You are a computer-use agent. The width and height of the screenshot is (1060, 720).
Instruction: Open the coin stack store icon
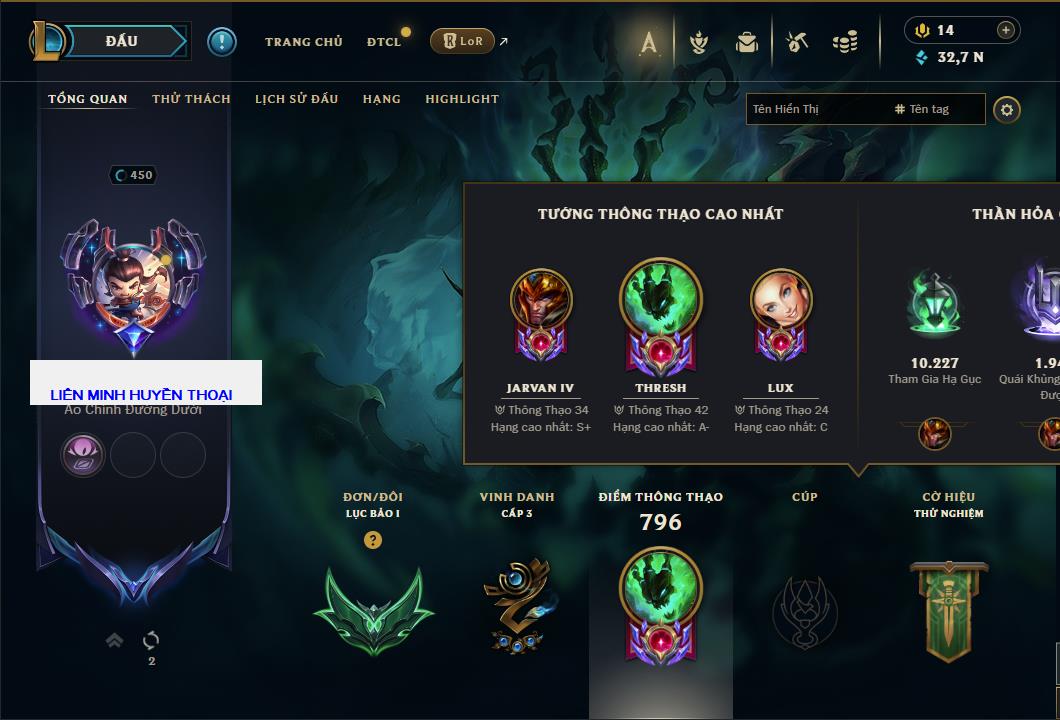click(x=845, y=42)
